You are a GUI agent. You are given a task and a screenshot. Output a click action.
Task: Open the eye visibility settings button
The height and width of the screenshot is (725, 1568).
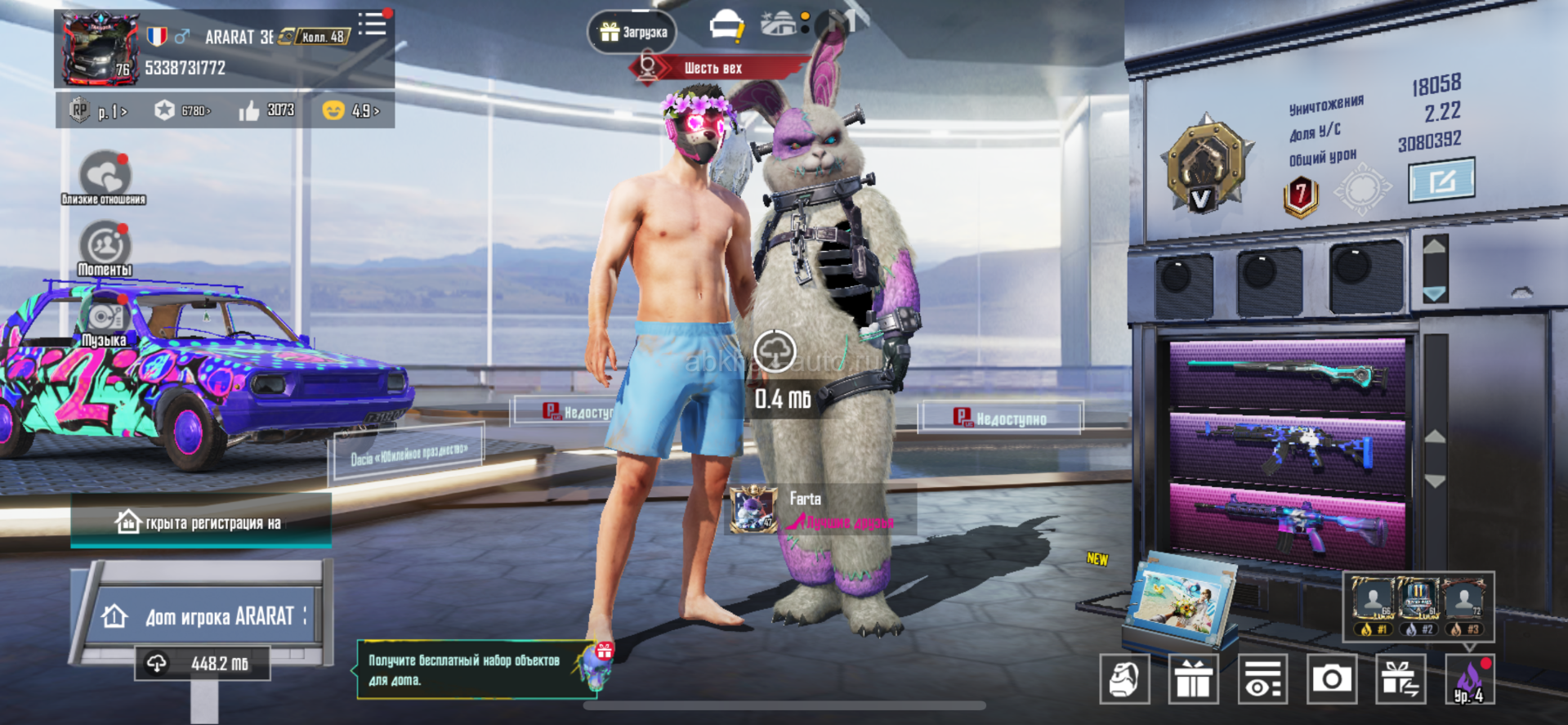click(1262, 679)
